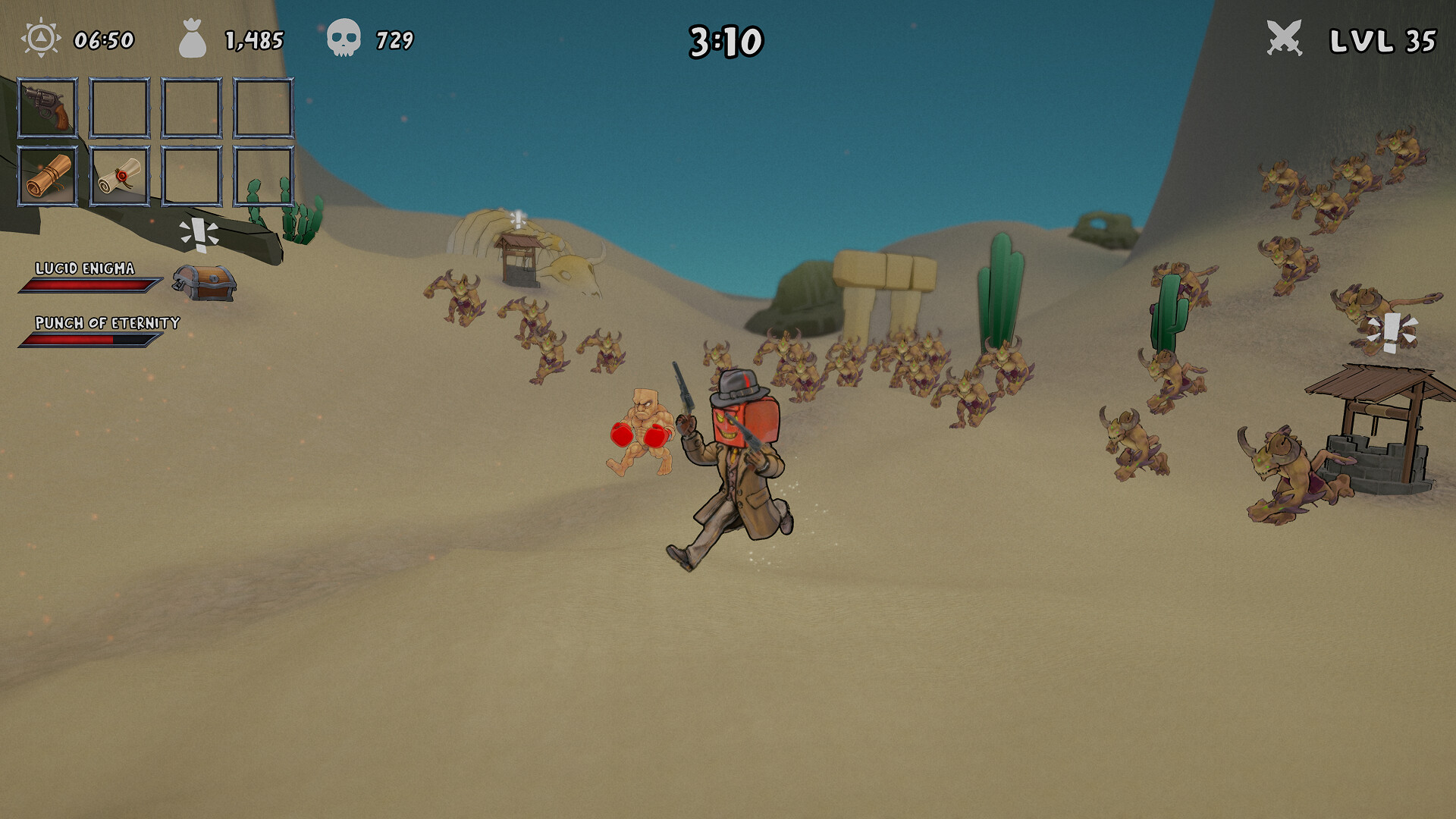
Task: Click the Lucid Enigma ability label
Action: 84,268
